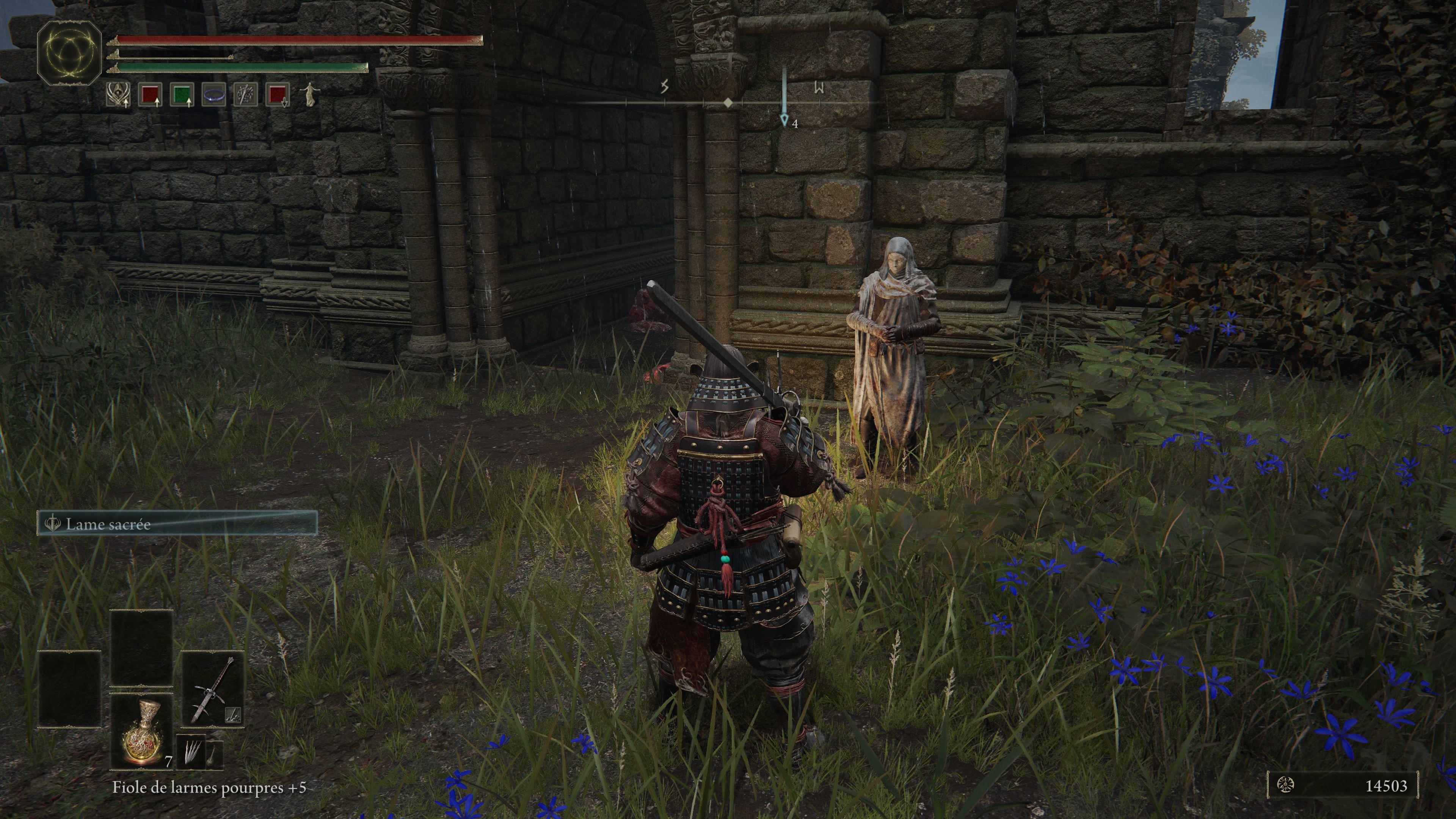The image size is (1456, 819).
Task: Click the red square down-arrow debuff icon
Action: coord(278,94)
